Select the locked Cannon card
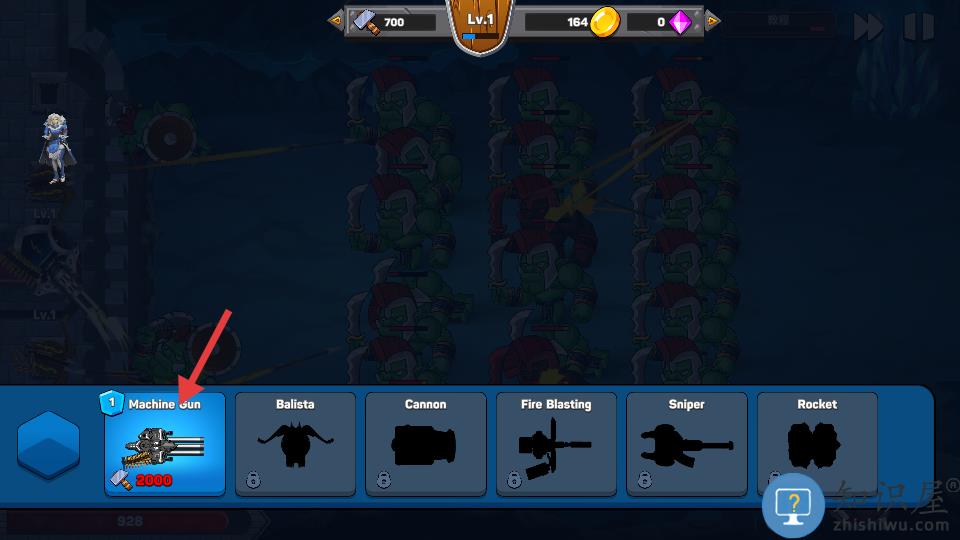960x540 pixels. click(x=425, y=443)
